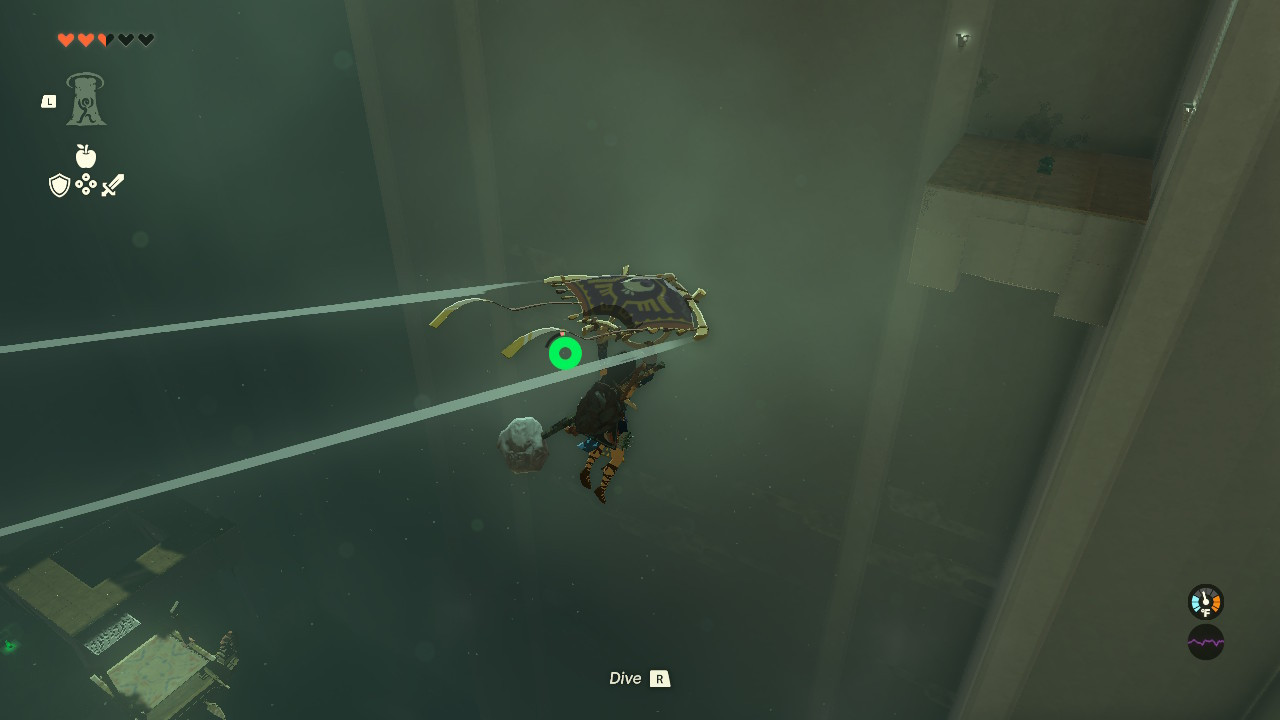This screenshot has height=720, width=1280.
Task: Click the L button badge beside the tower icon
Action: click(x=48, y=100)
